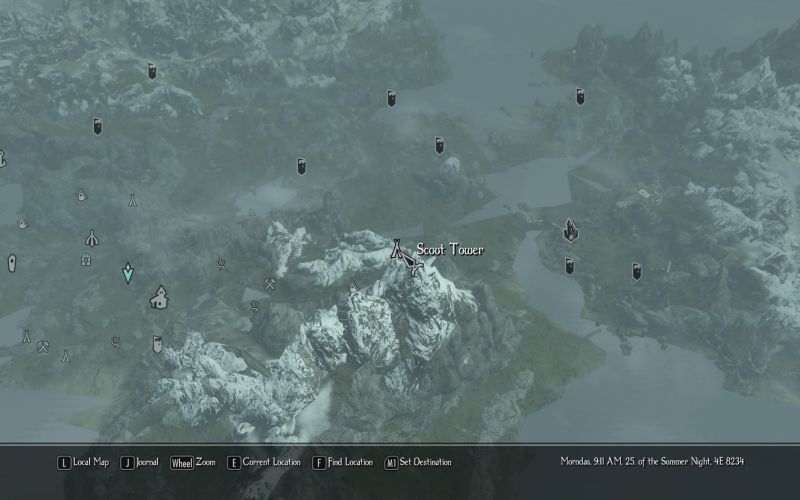Click the cyan player position arrow
The image size is (800, 500).
pos(128,273)
